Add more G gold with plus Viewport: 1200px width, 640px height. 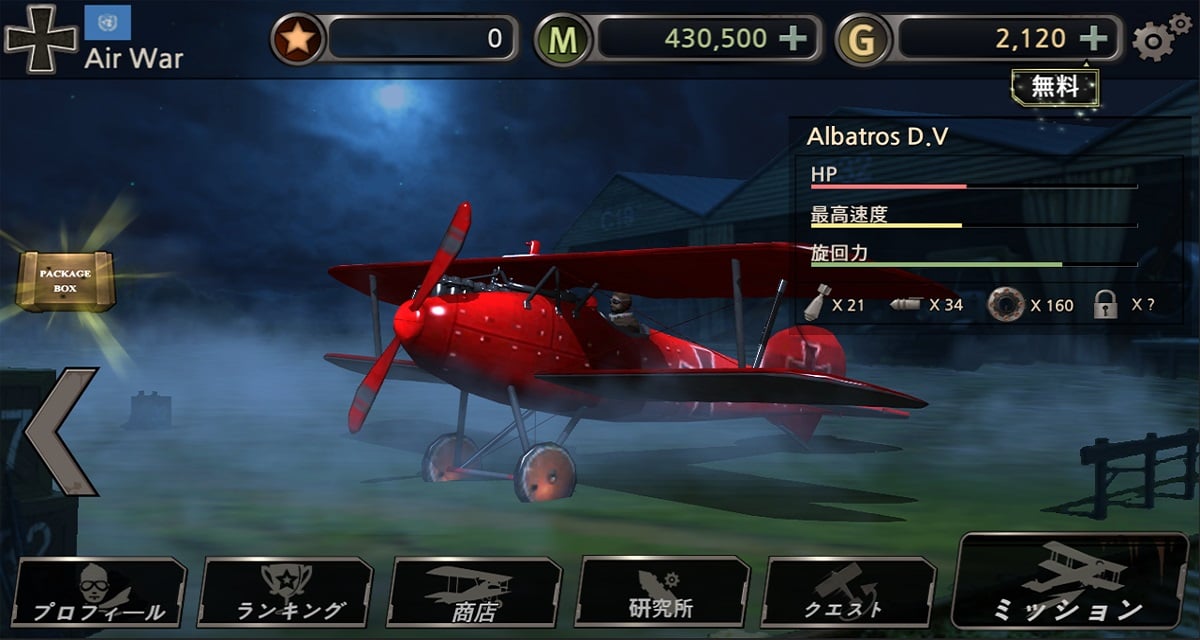click(1094, 39)
